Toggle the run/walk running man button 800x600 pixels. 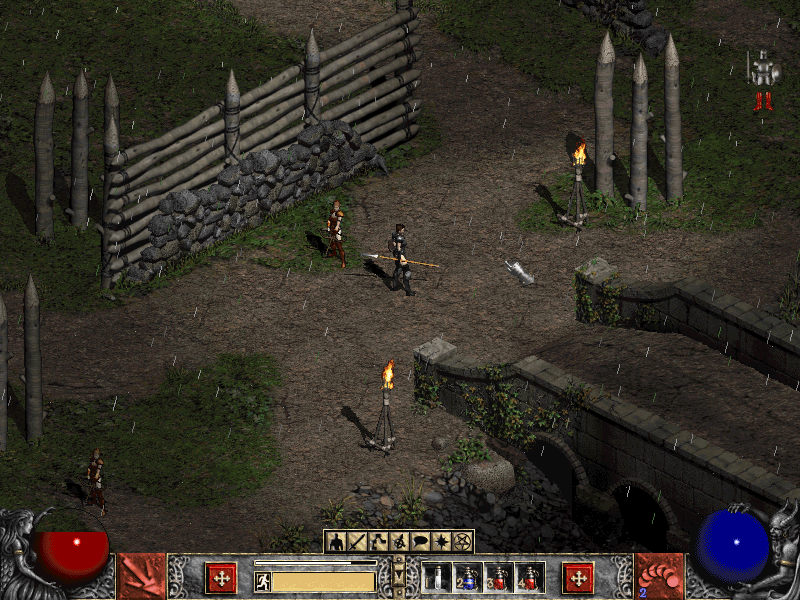[x=263, y=581]
